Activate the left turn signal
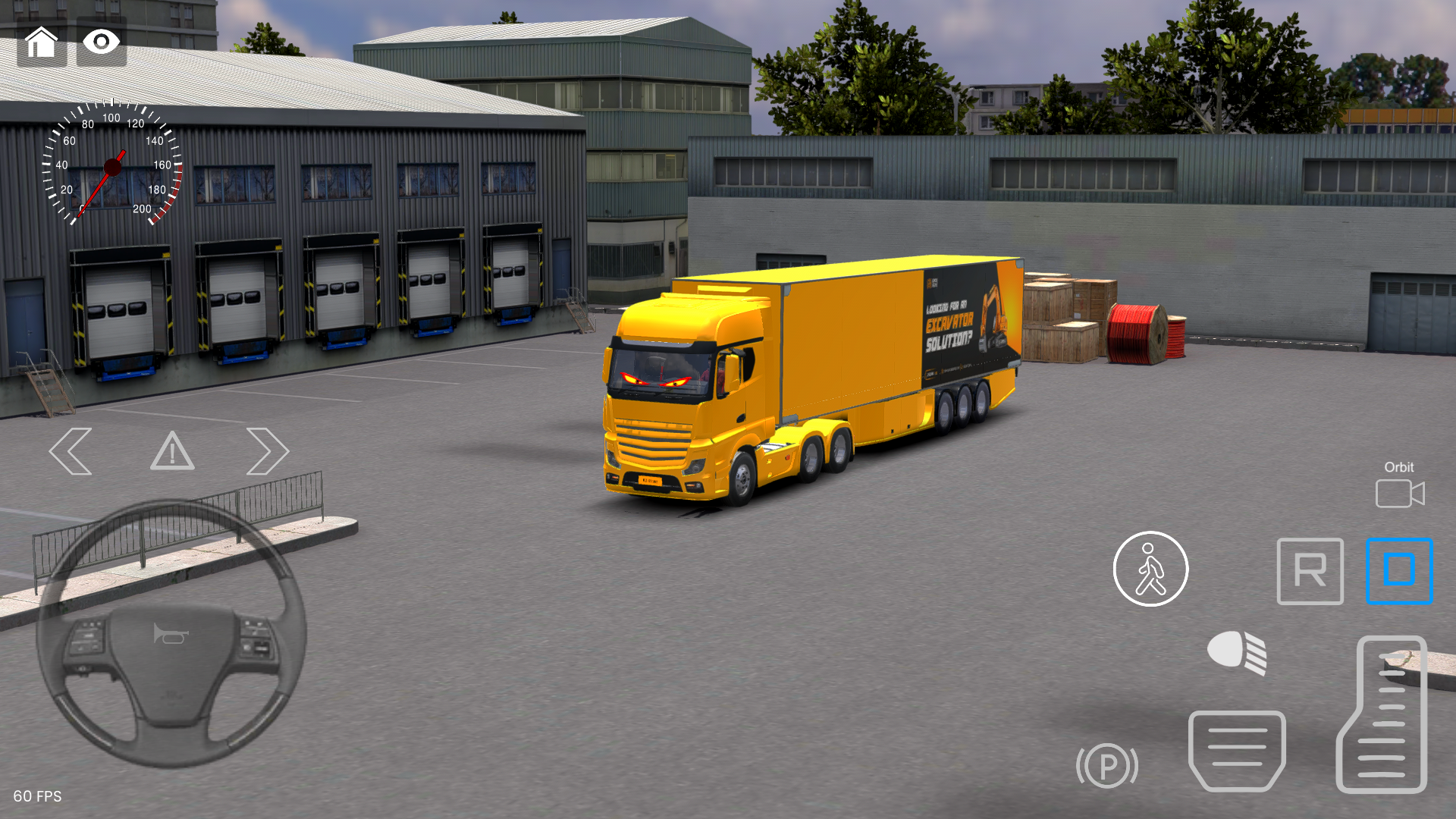 (x=71, y=451)
